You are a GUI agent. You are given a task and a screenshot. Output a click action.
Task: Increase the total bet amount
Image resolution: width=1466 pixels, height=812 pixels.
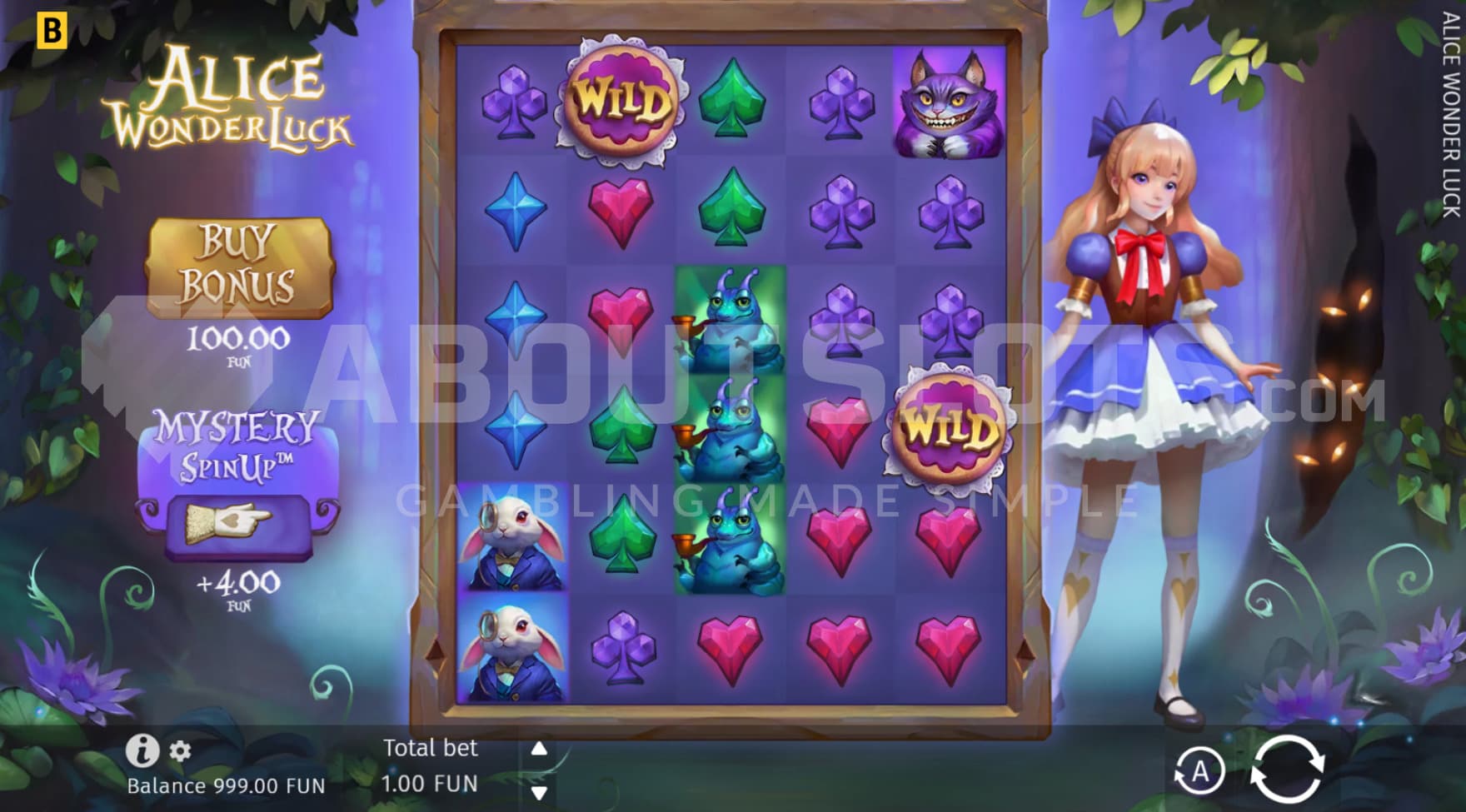point(539,748)
